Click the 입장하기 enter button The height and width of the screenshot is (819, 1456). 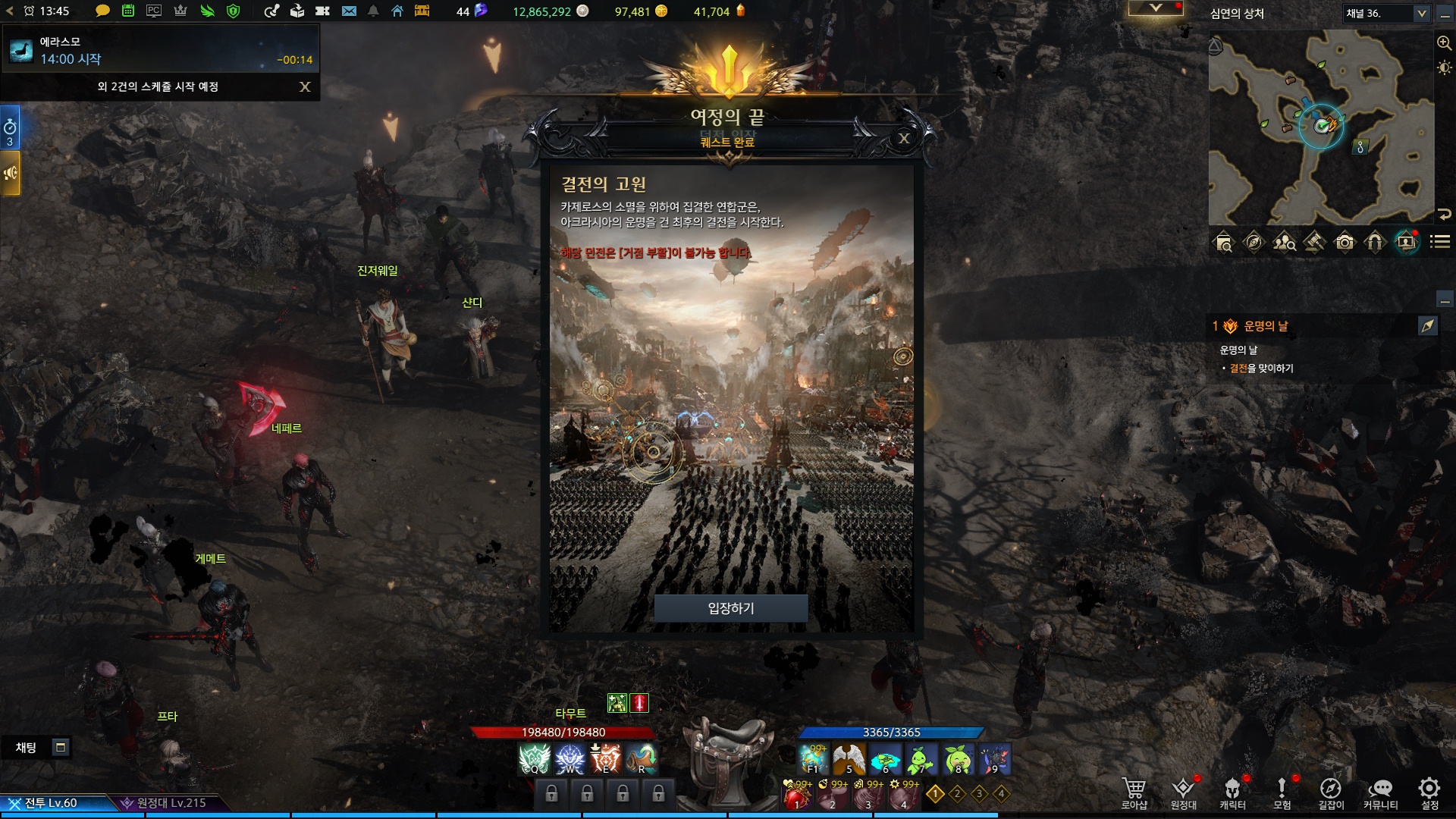[x=730, y=608]
